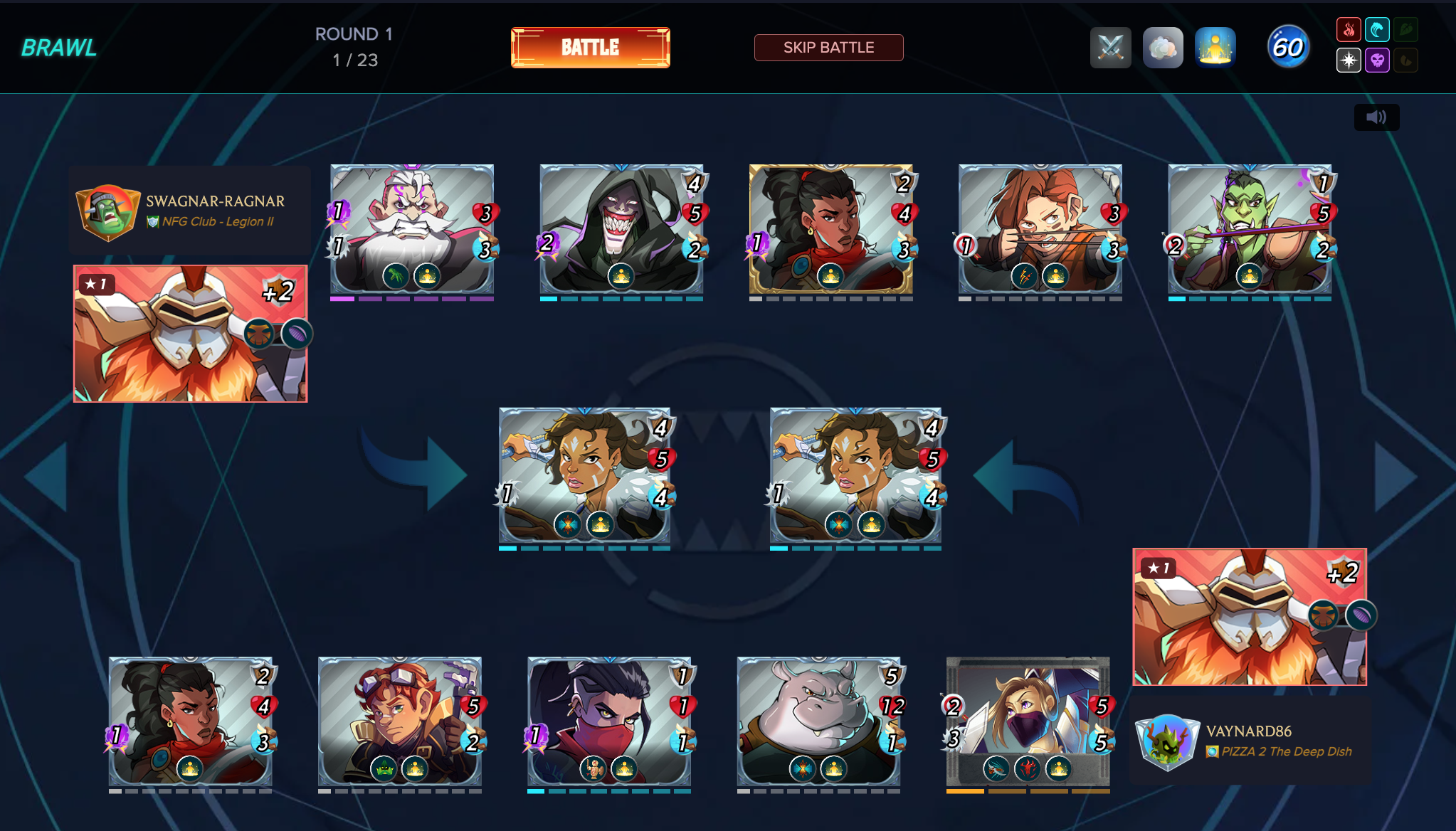Select the white life element icon
1456x831 pixels.
[1349, 60]
